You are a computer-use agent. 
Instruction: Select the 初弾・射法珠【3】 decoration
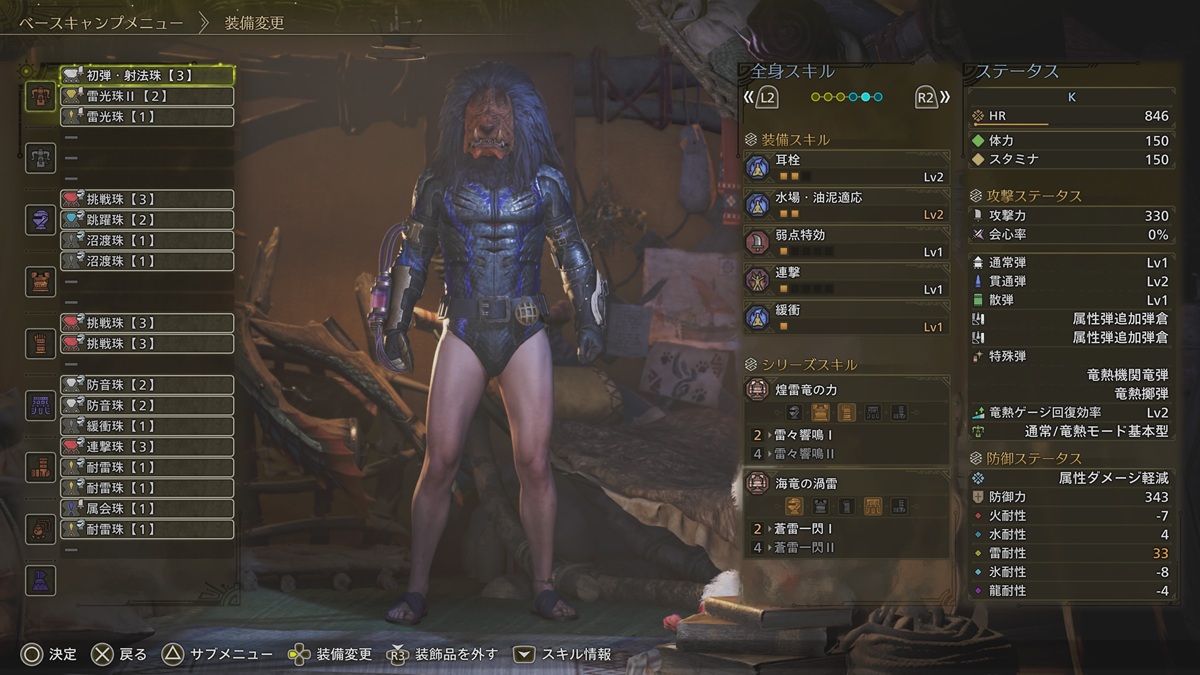click(x=147, y=75)
